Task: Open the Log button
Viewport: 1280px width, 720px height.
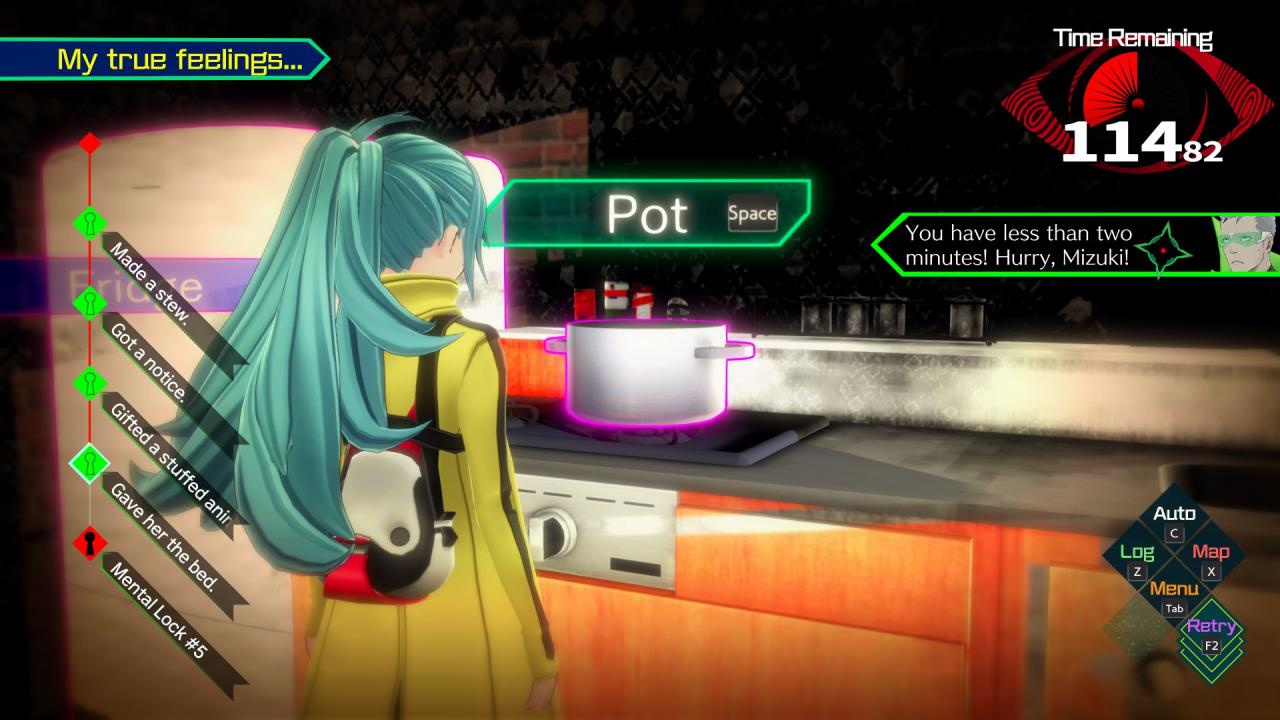Action: click(x=1137, y=559)
